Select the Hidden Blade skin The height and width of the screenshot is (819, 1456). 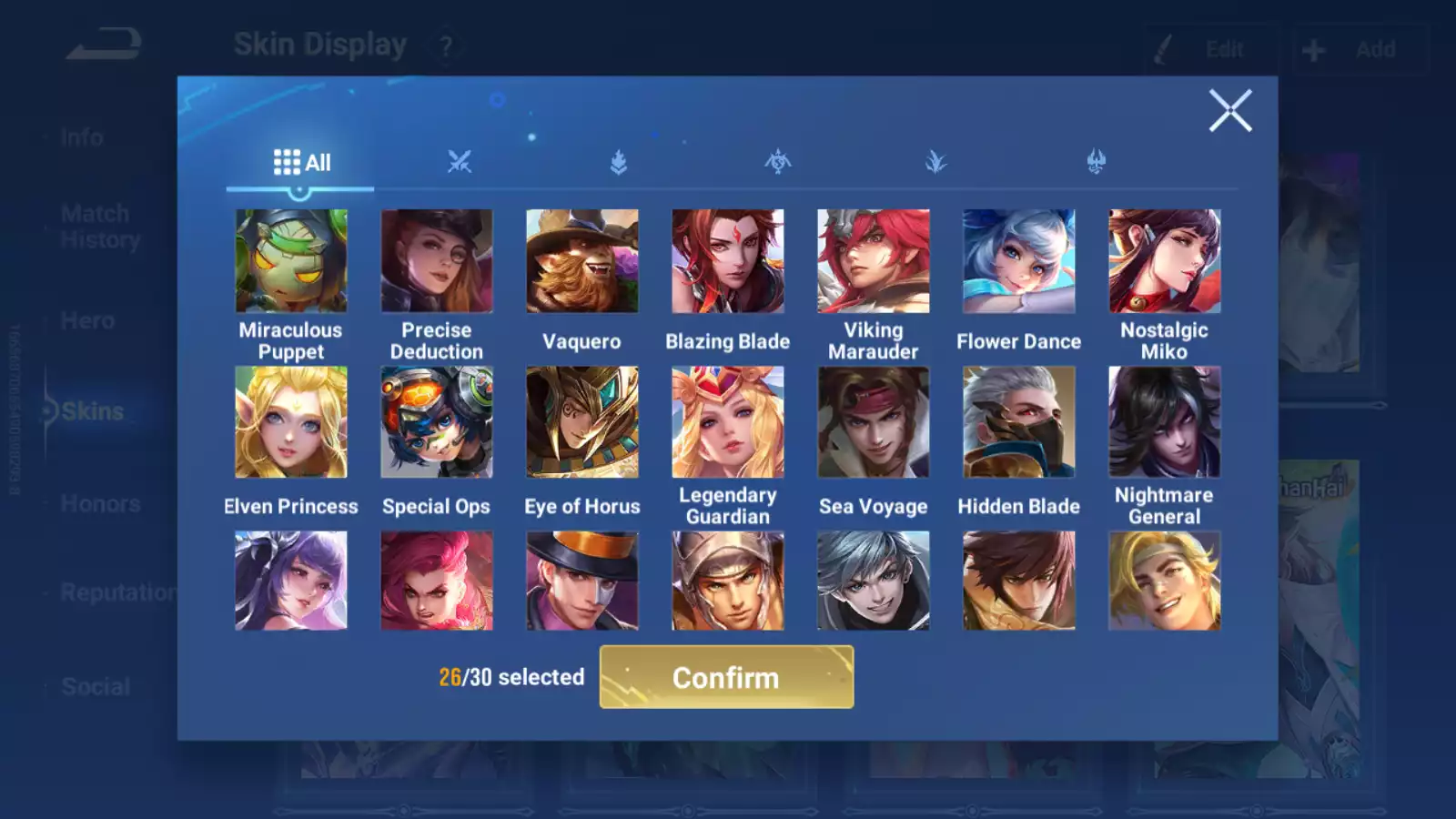(x=1019, y=422)
